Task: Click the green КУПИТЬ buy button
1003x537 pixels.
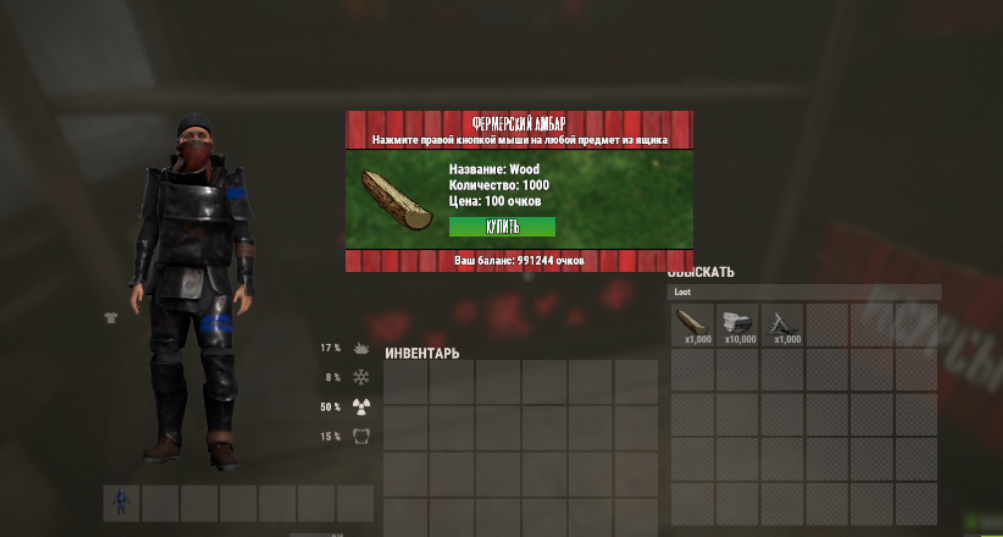Action: (x=502, y=227)
